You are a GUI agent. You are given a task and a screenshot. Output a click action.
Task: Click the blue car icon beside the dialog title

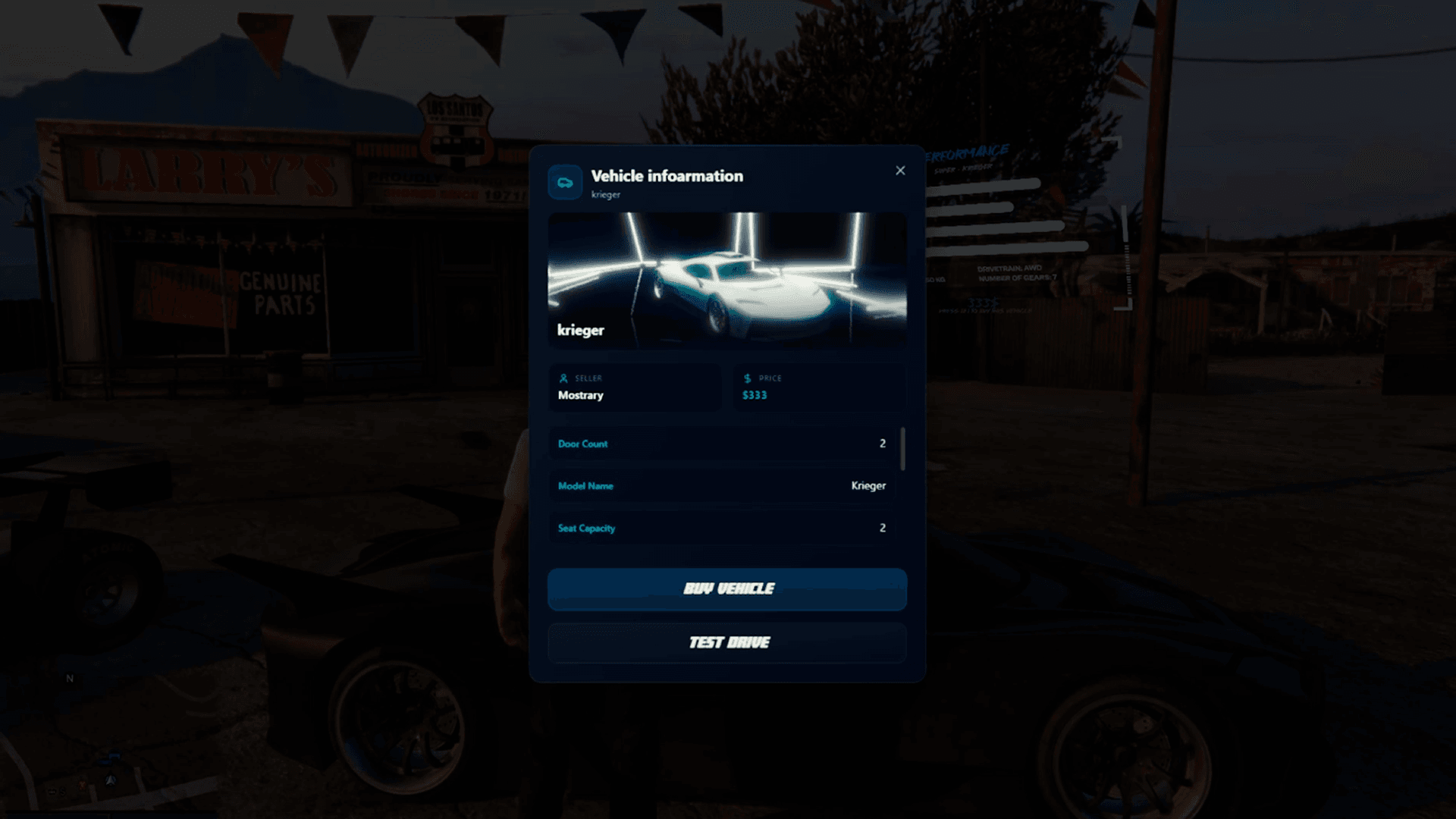[565, 182]
